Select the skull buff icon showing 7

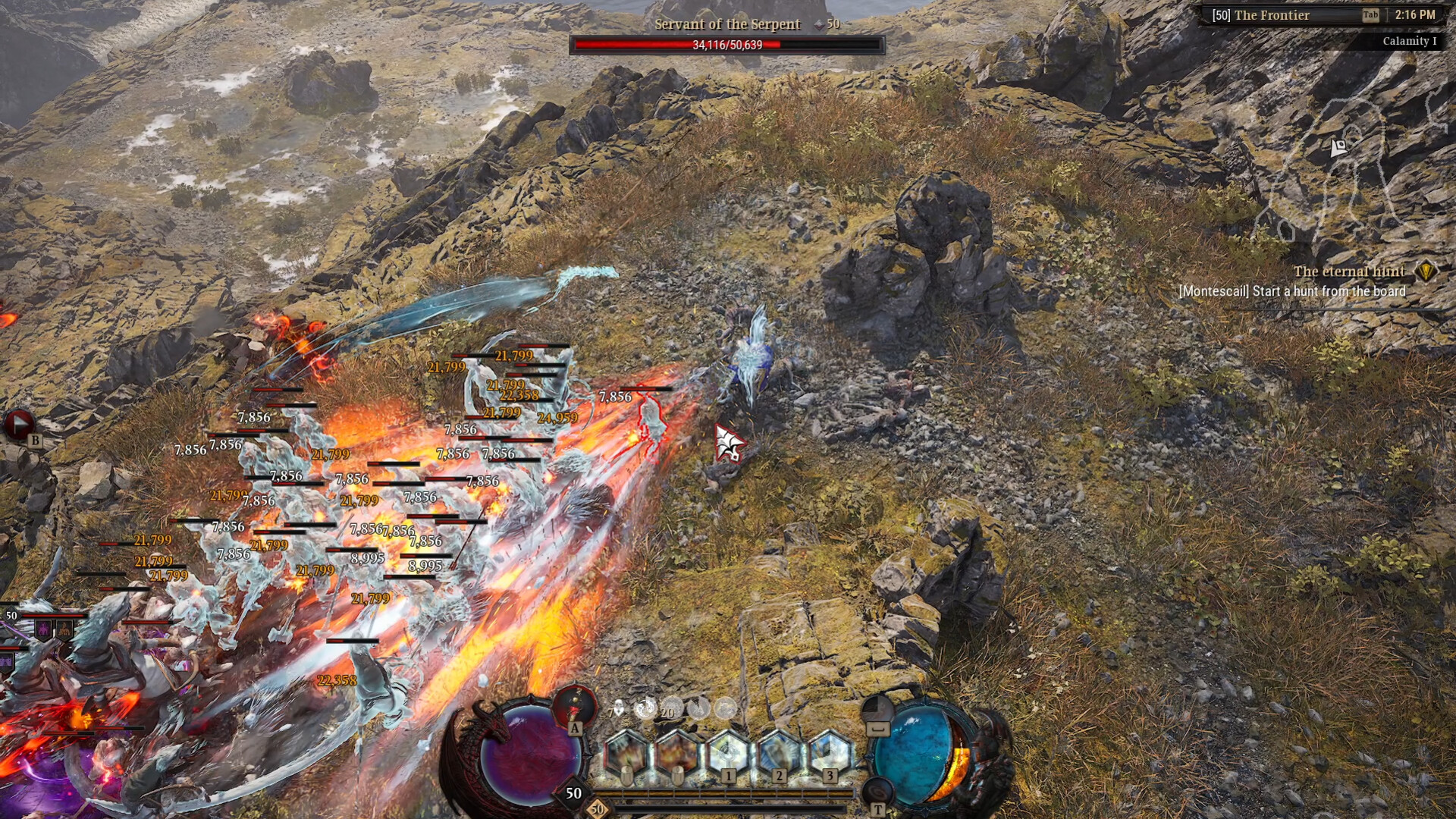618,708
